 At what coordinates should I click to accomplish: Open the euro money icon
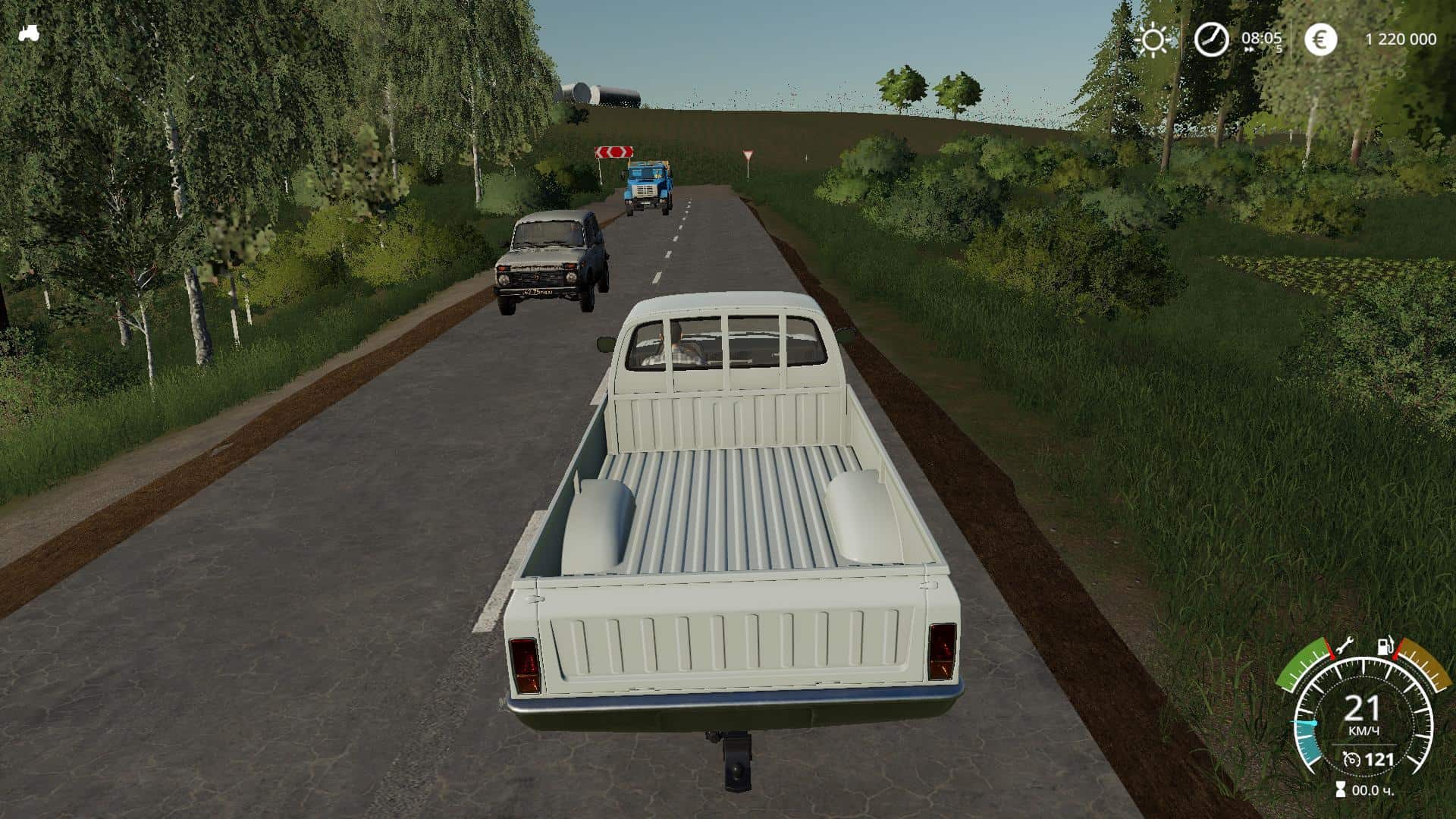tap(1320, 39)
